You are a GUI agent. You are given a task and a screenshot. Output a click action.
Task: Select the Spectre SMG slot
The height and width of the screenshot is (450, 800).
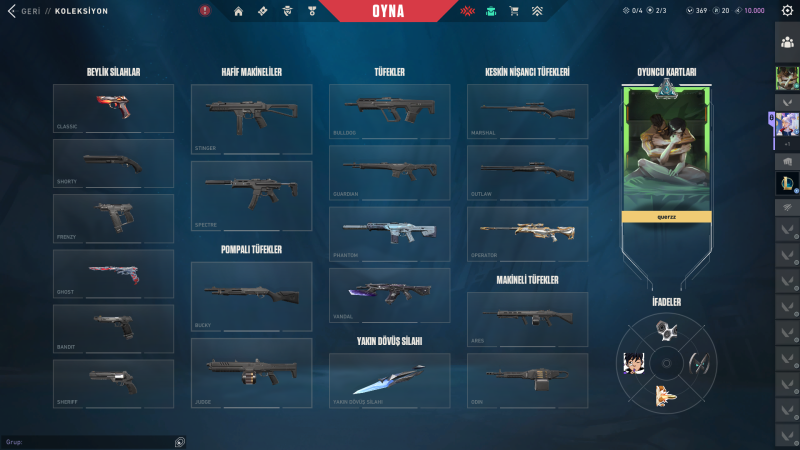pyautogui.click(x=251, y=196)
